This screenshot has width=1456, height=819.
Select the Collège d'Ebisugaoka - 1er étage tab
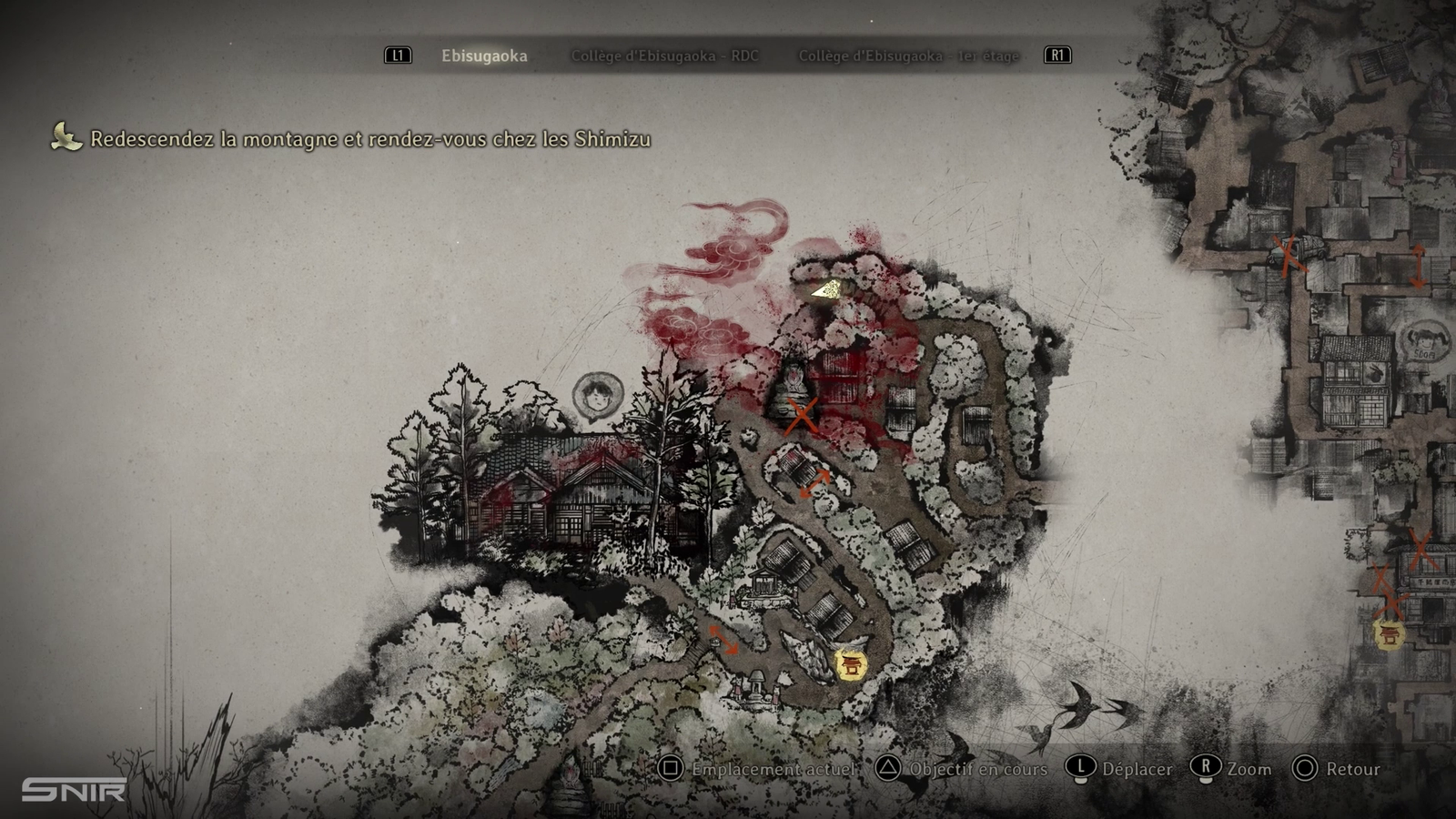908,56
